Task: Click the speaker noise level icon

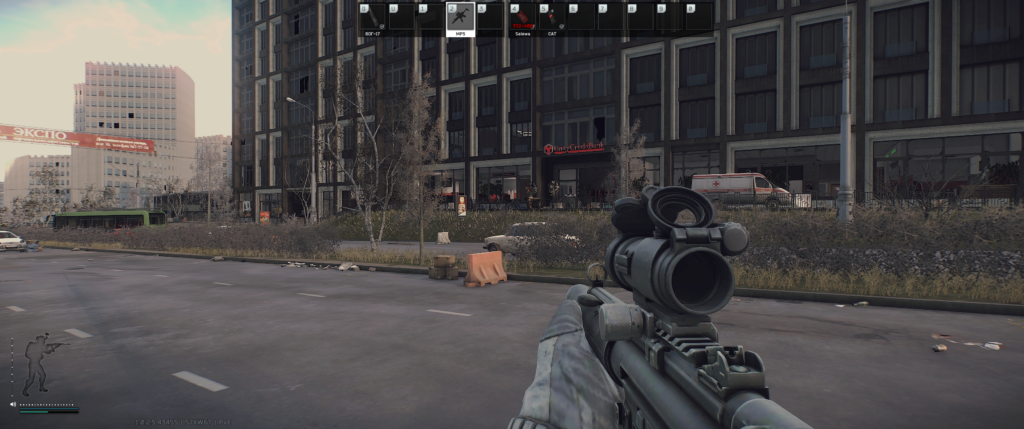Action: 13,405
